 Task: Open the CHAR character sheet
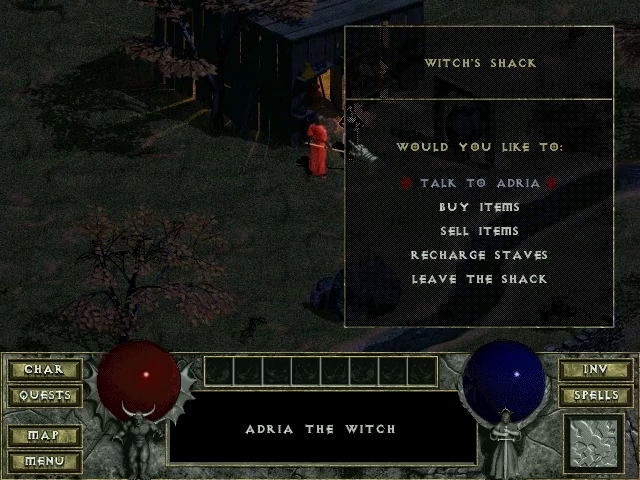44,369
